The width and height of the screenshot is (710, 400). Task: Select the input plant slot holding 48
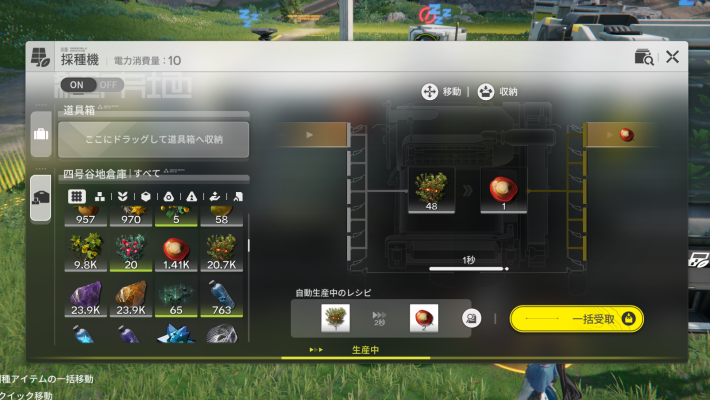433,190
